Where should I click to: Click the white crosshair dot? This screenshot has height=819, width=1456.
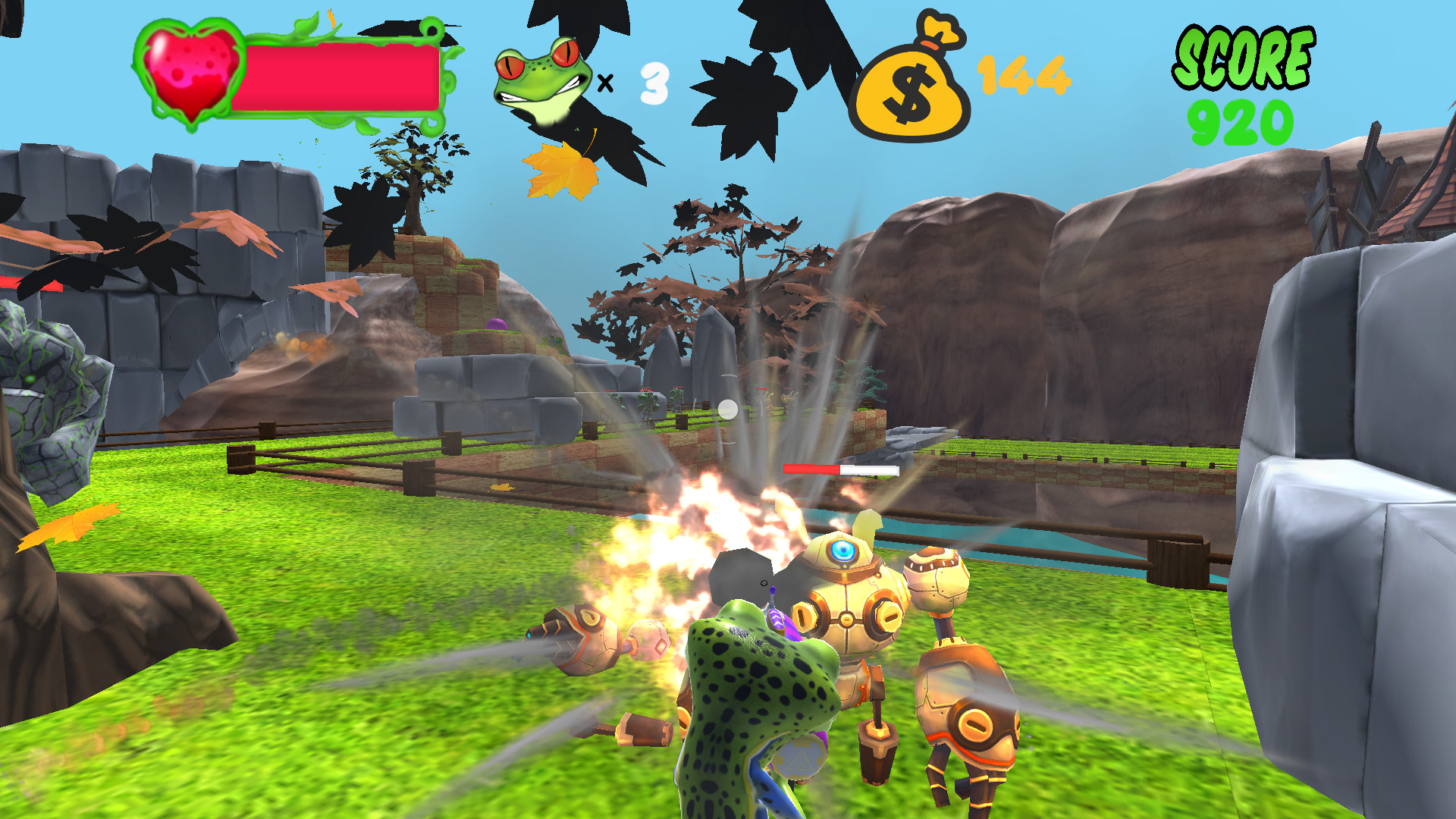(x=726, y=409)
